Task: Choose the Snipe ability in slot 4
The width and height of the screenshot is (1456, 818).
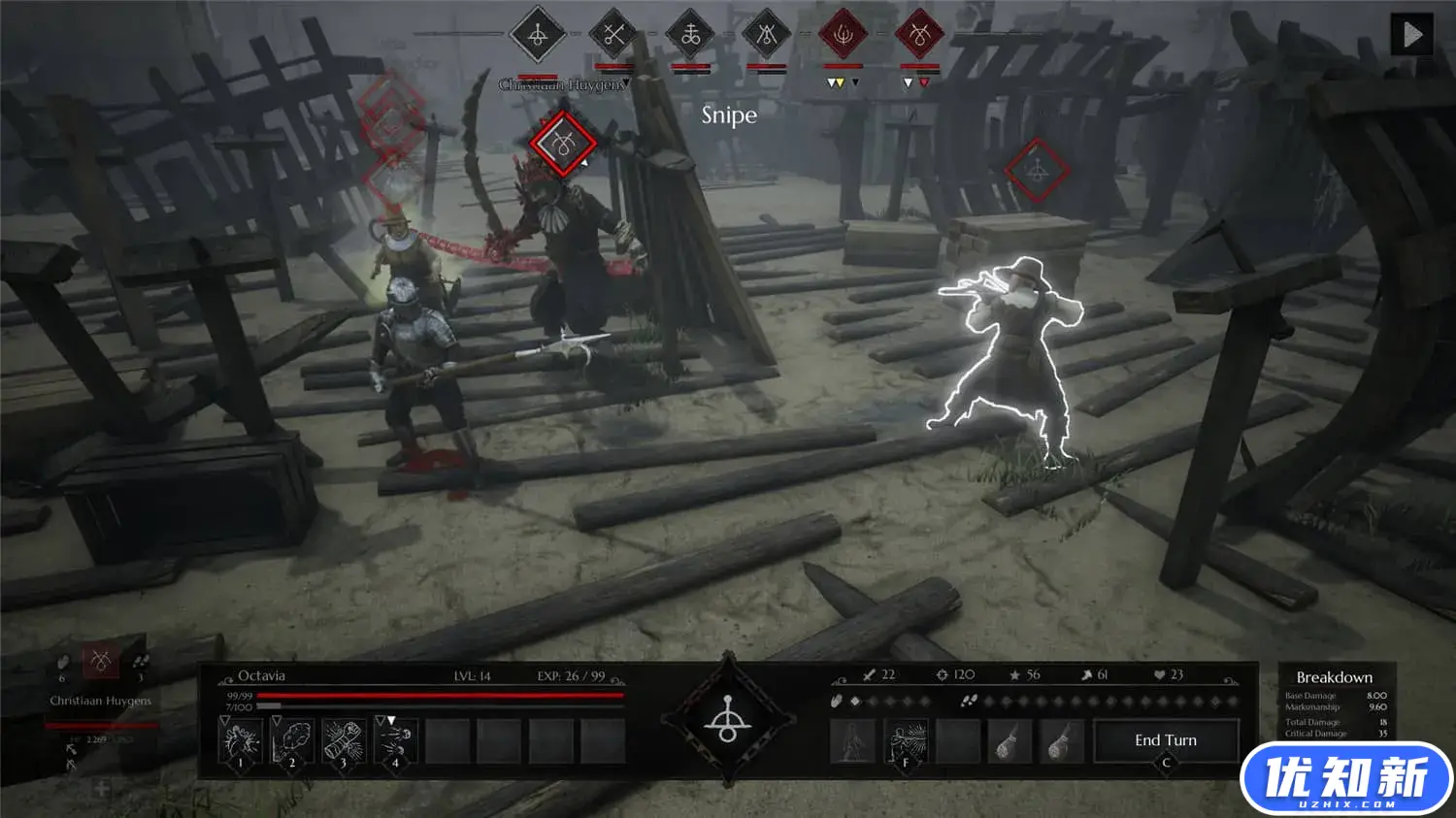Action: (395, 742)
